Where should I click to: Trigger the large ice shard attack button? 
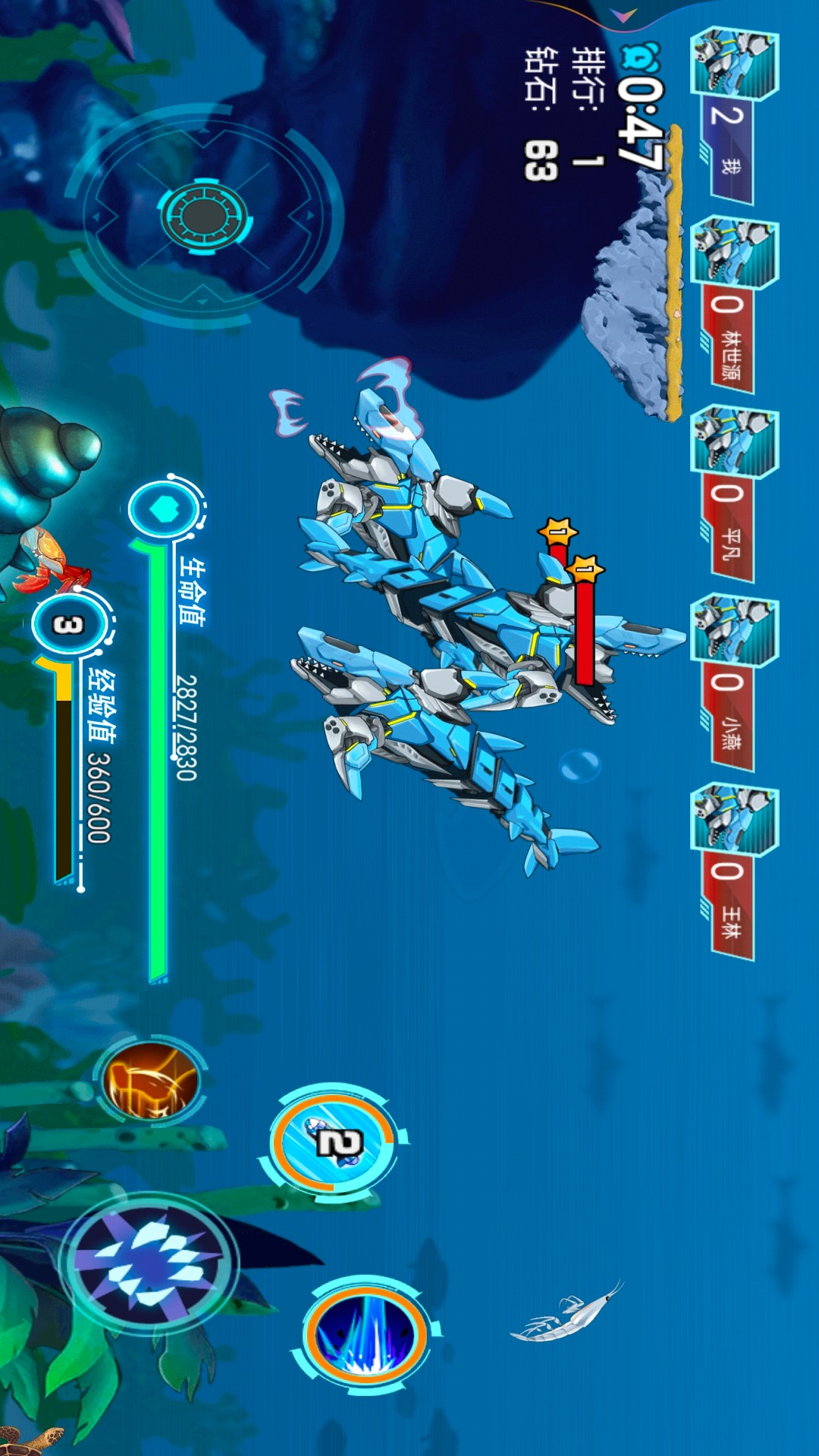click(149, 1263)
